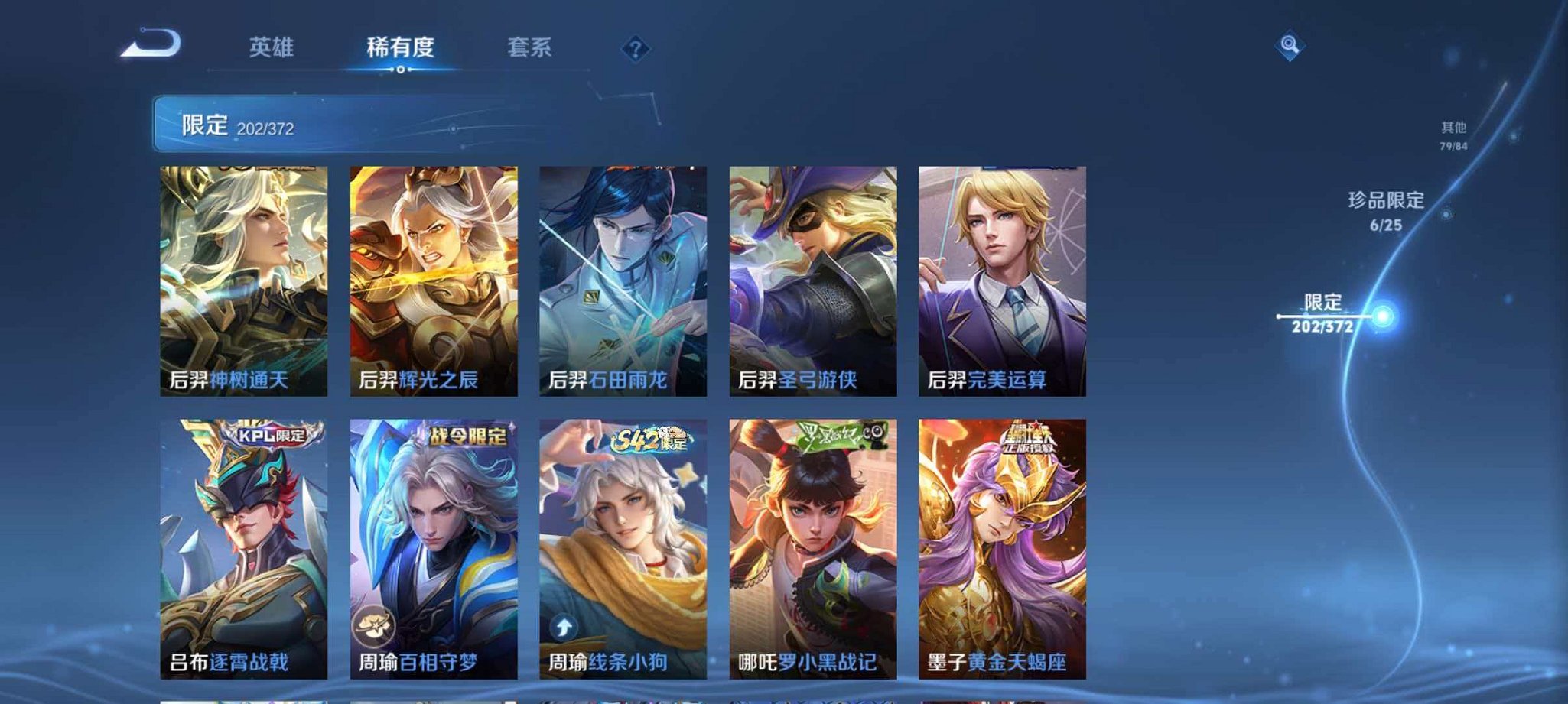The height and width of the screenshot is (704, 1568).
Task: Open the 其他 79/84 category on the right
Action: [1457, 129]
